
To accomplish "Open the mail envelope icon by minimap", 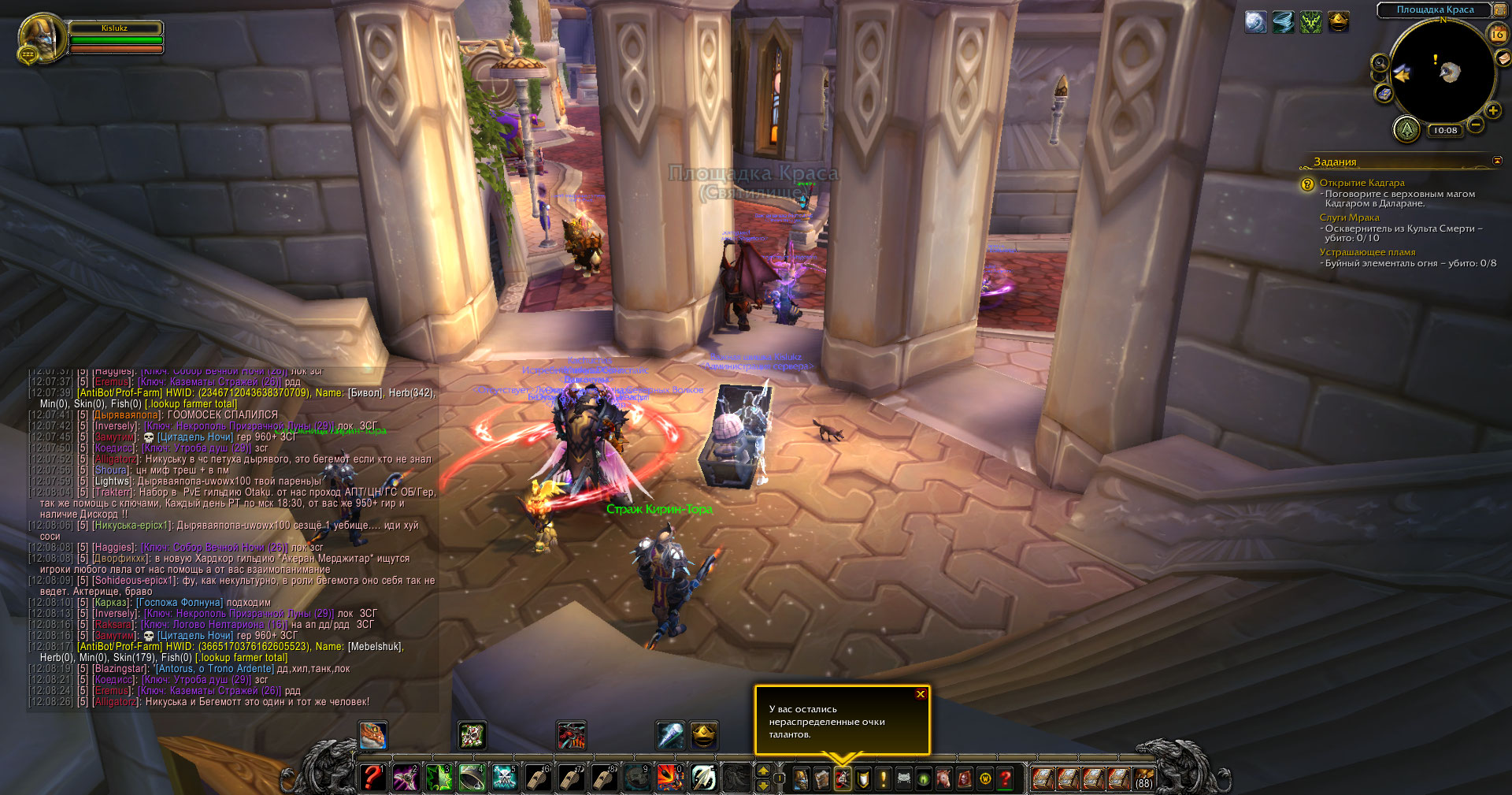I will coord(1503,58).
